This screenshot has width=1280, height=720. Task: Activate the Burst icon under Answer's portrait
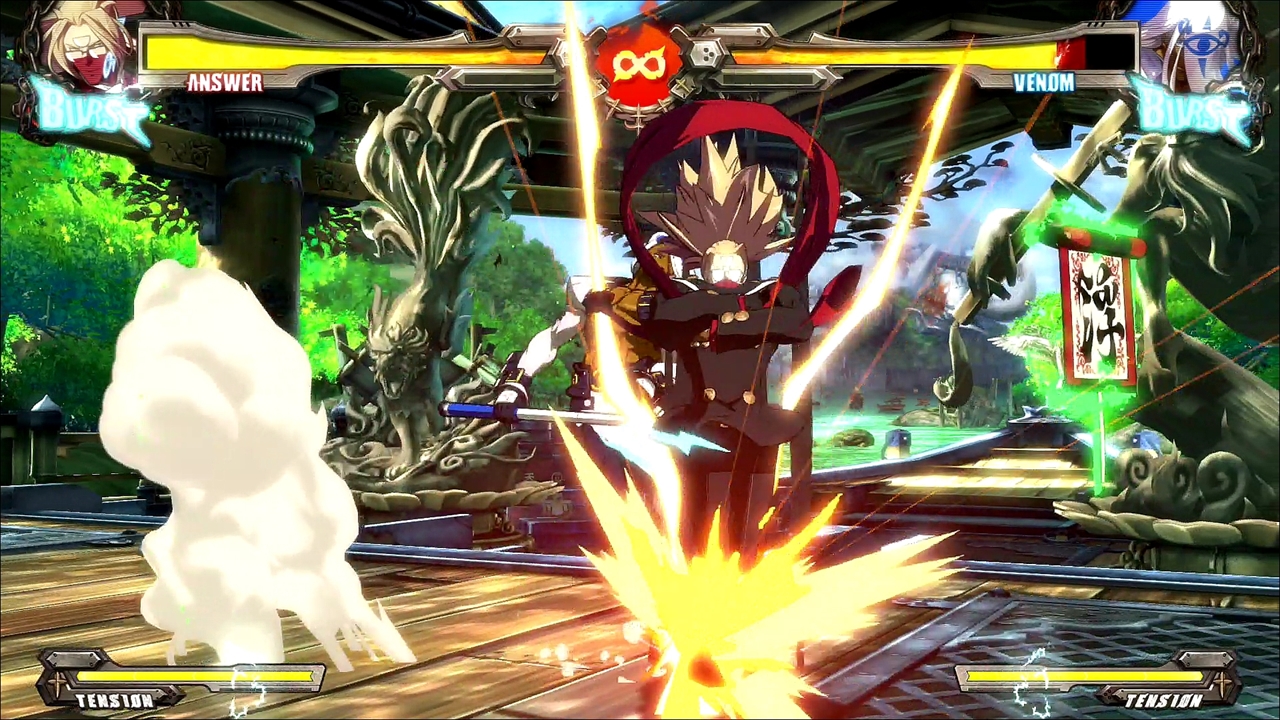[88, 110]
